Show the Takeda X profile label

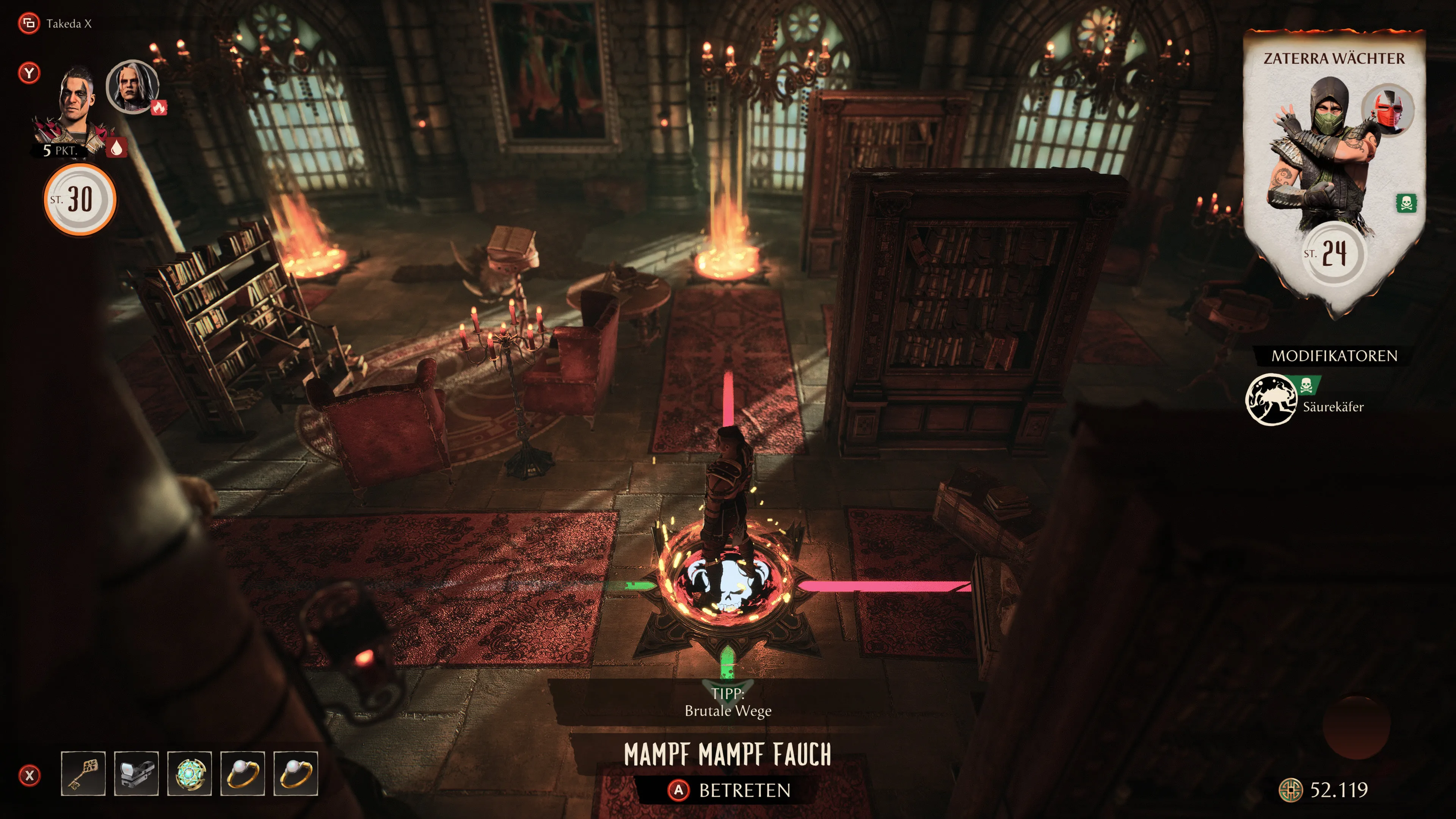[68, 24]
